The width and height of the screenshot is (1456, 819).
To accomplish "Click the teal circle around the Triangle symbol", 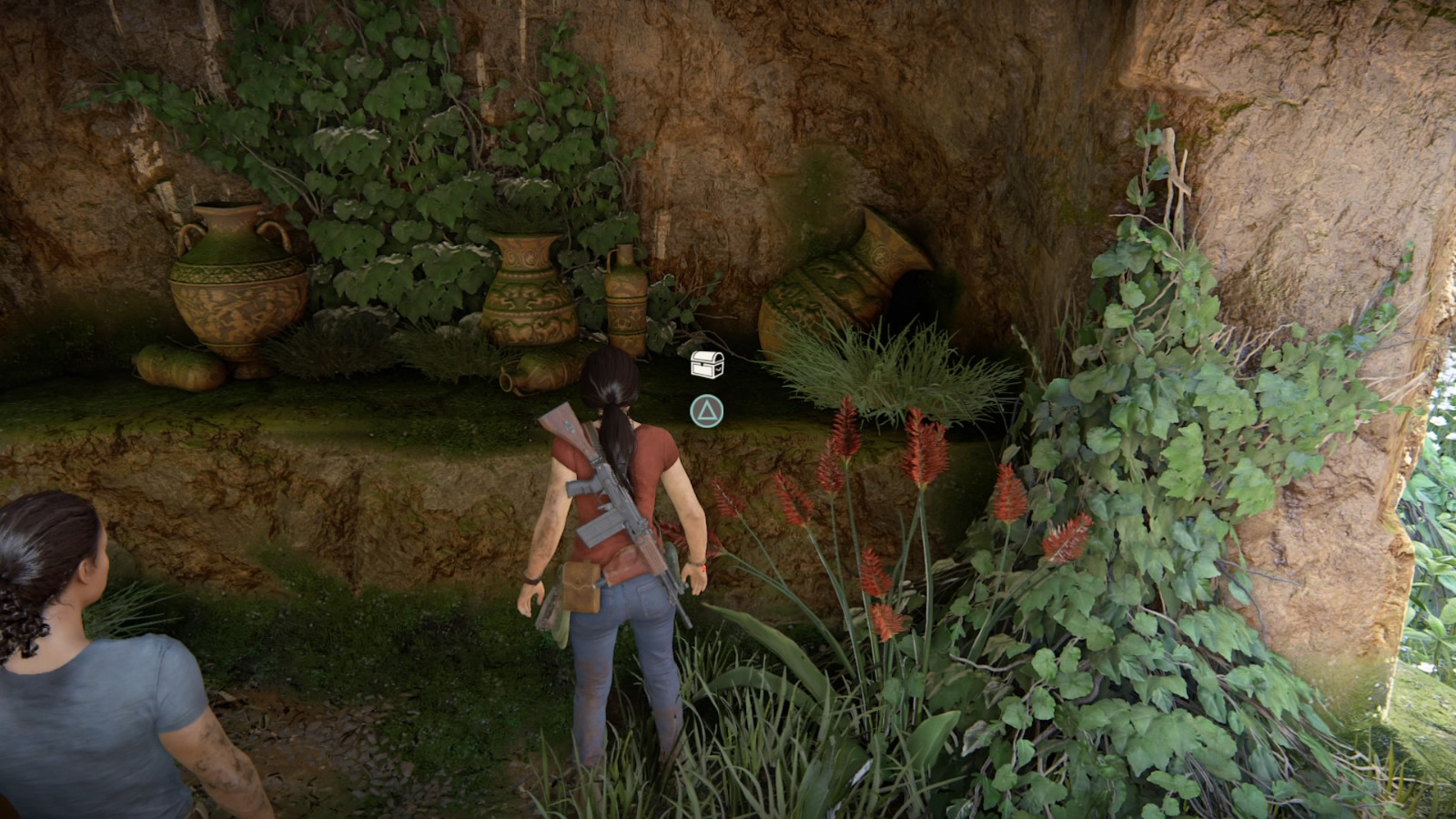I will (705, 411).
